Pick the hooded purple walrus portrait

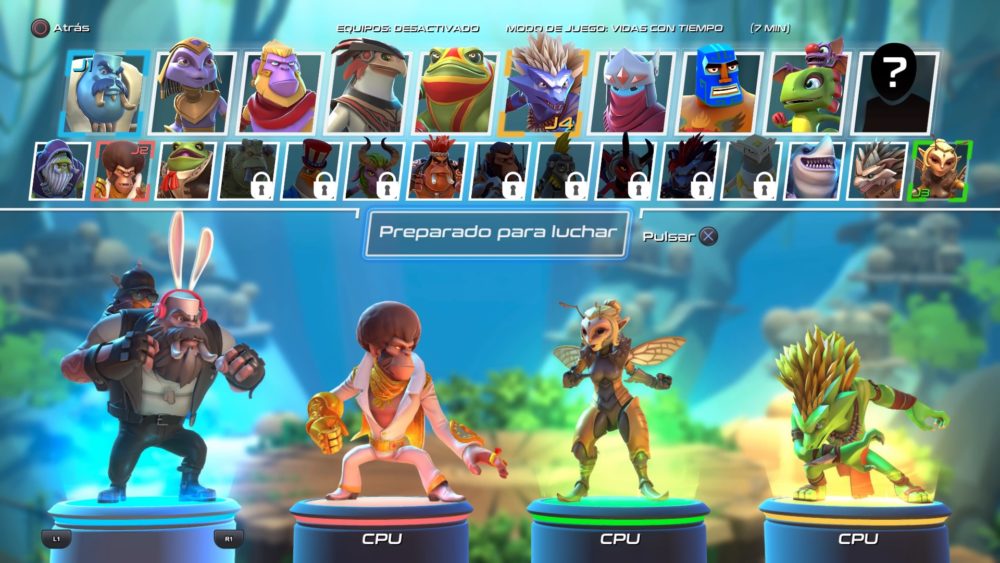[x=59, y=171]
